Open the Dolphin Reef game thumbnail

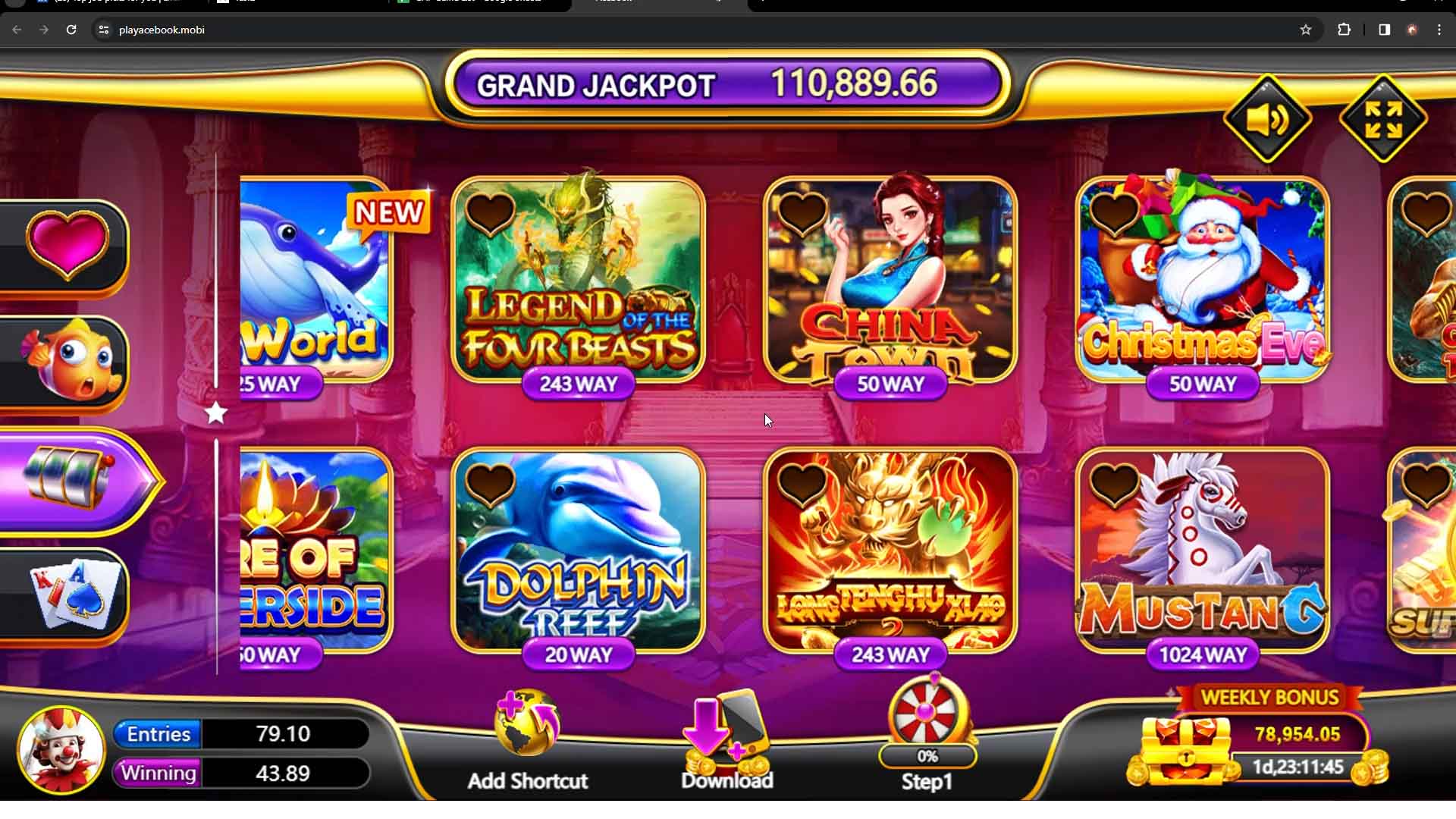click(578, 554)
